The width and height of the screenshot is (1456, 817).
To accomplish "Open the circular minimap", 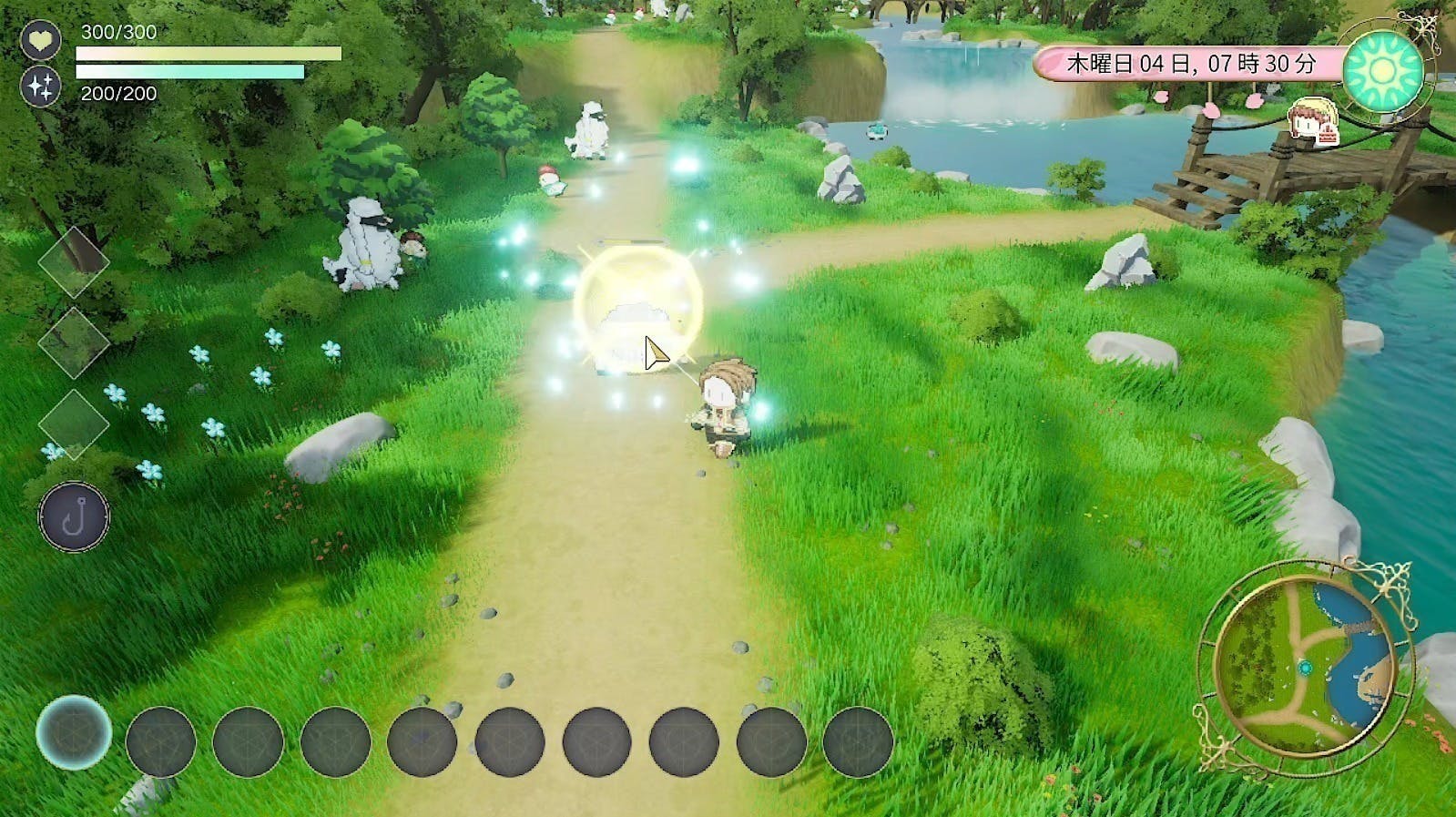I will coord(1306,669).
